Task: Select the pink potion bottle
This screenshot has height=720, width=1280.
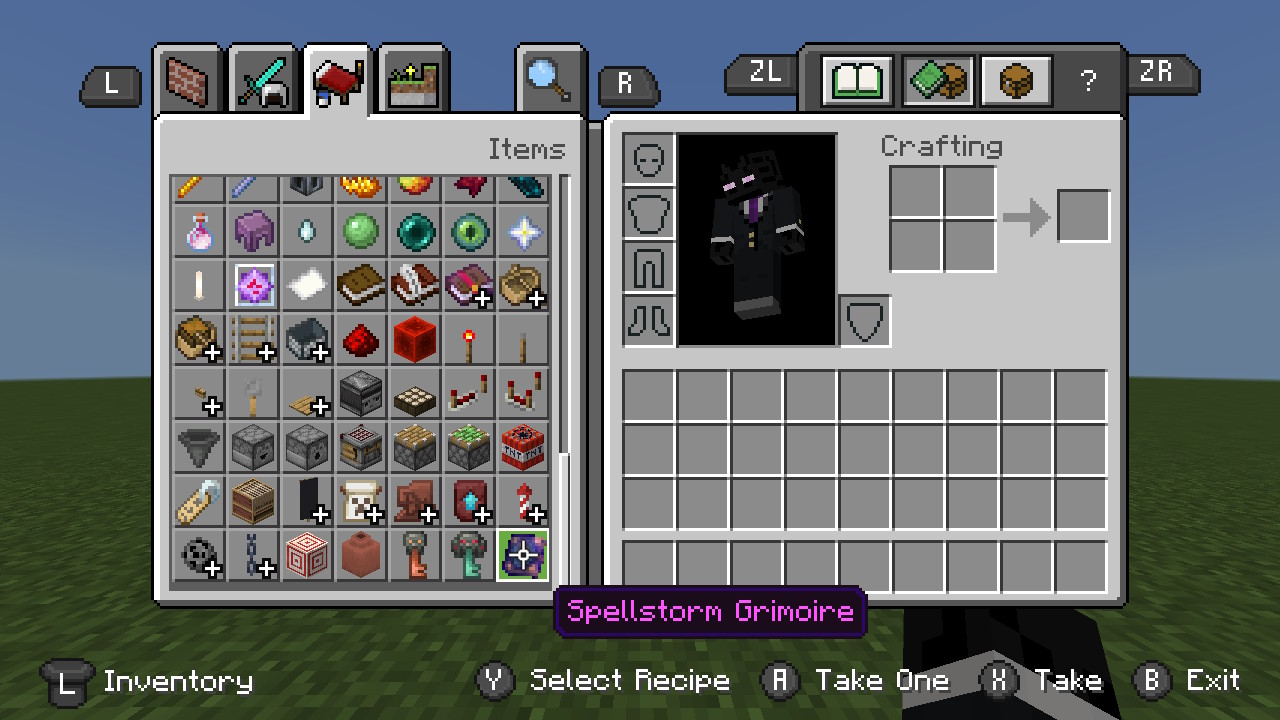Action: click(199, 231)
